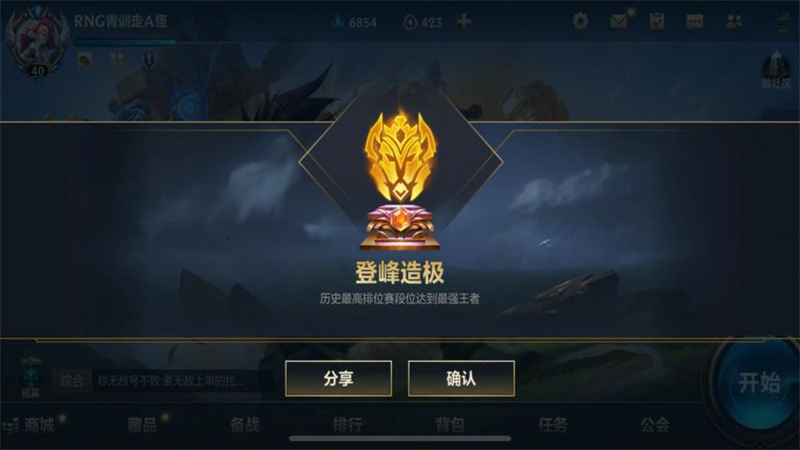
Task: Open the clipboard checklist icon
Action: pos(657,21)
